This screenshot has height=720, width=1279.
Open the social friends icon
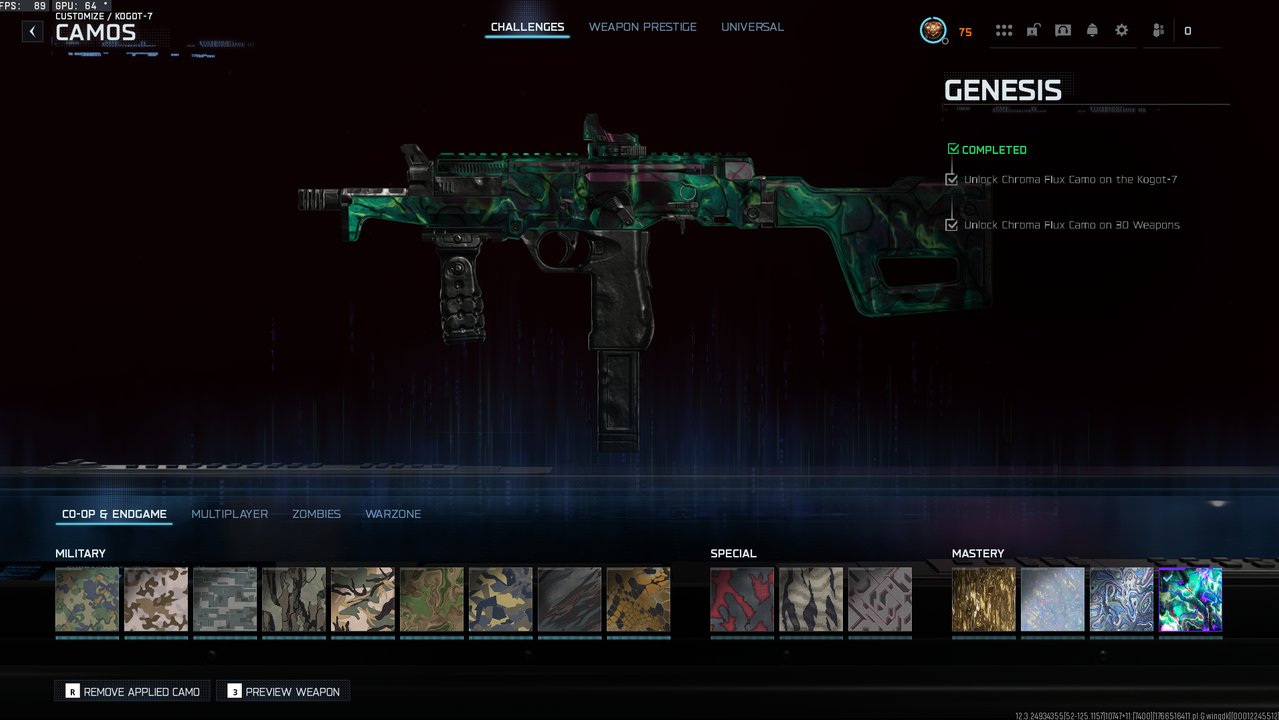(x=1158, y=31)
